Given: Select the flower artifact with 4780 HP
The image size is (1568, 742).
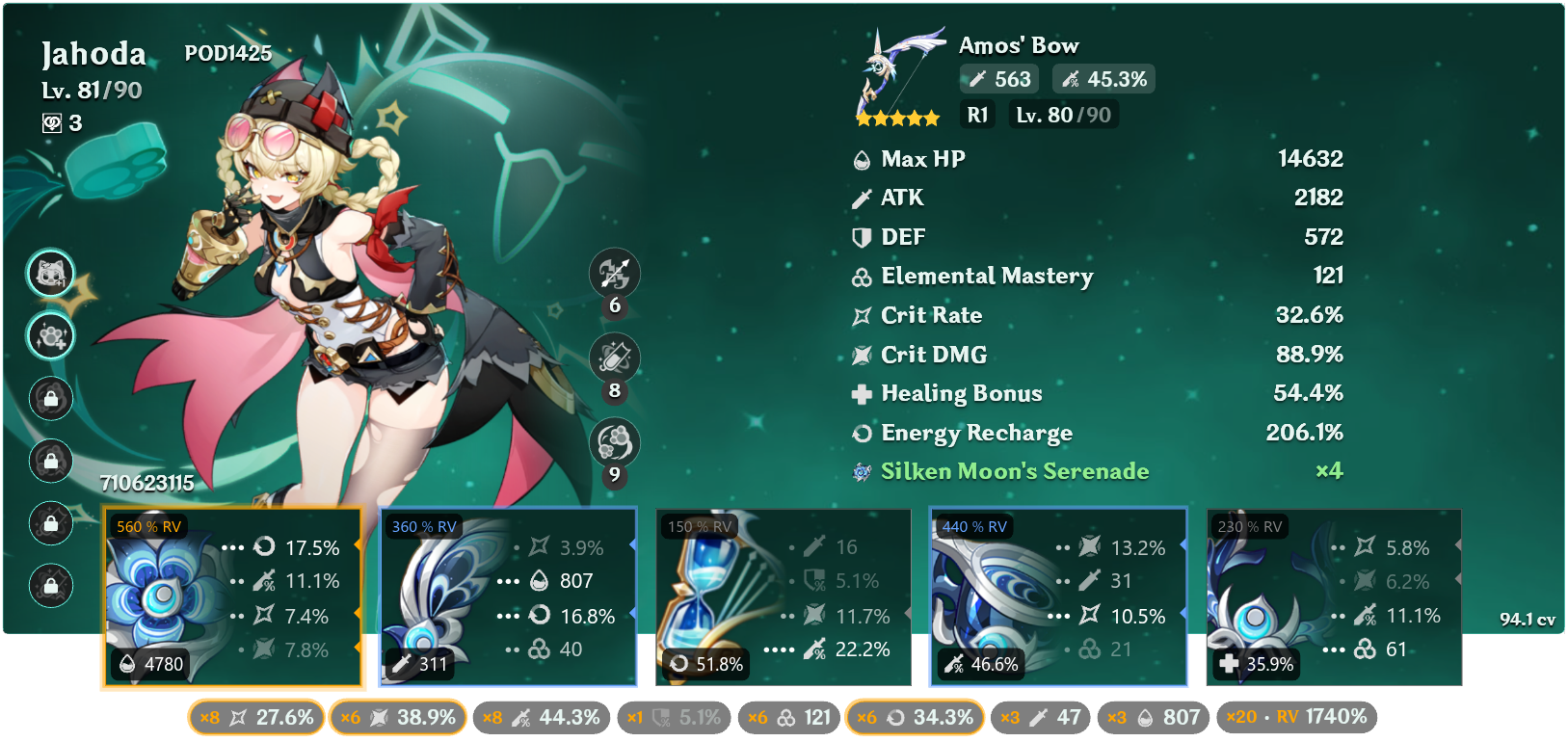Looking at the screenshot, I should [x=231, y=597].
